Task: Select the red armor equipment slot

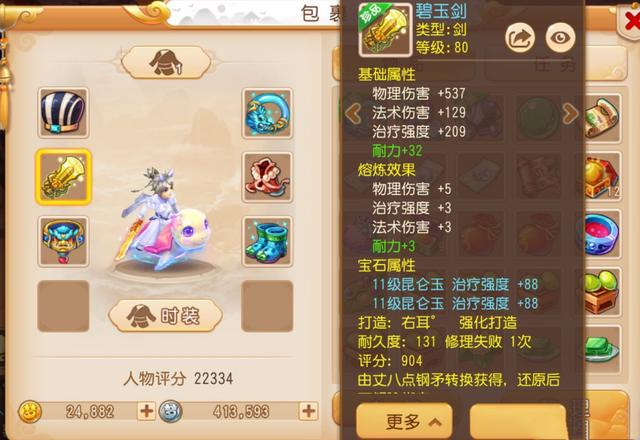Action: pyautogui.click(x=267, y=177)
